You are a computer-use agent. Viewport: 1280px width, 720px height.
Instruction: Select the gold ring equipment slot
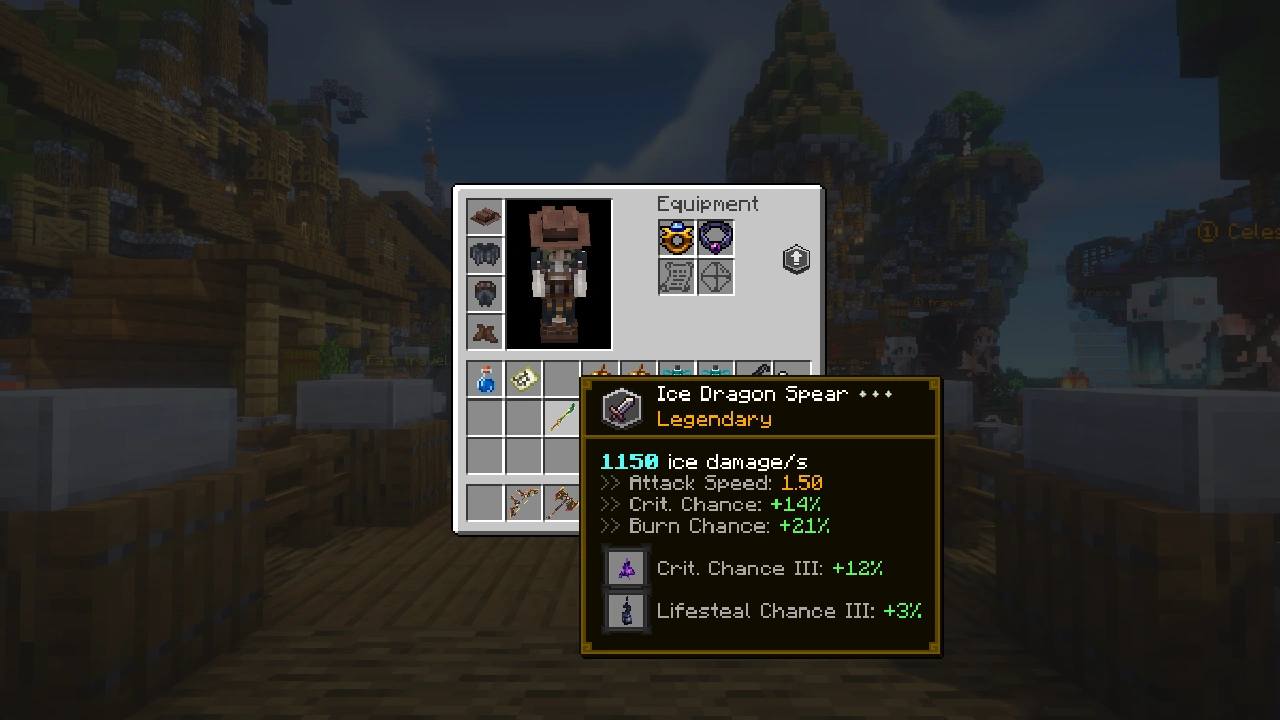[677, 238]
